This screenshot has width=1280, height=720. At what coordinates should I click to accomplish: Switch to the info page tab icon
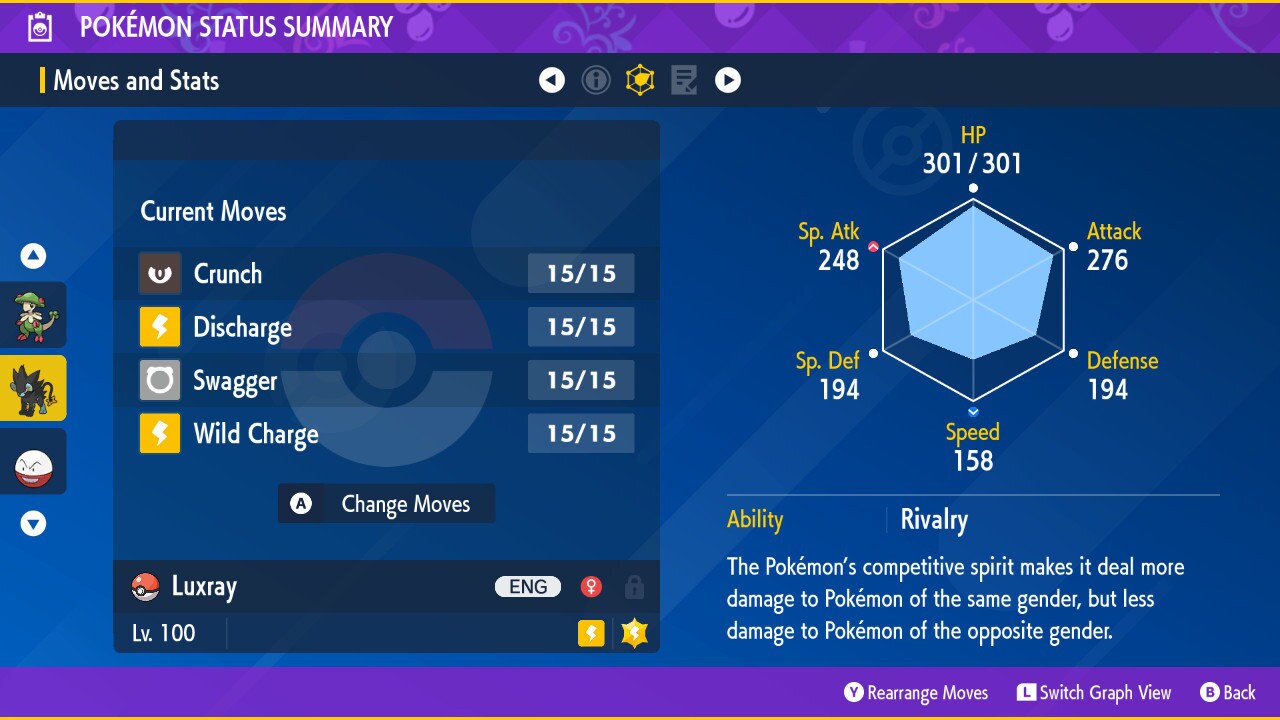[596, 80]
